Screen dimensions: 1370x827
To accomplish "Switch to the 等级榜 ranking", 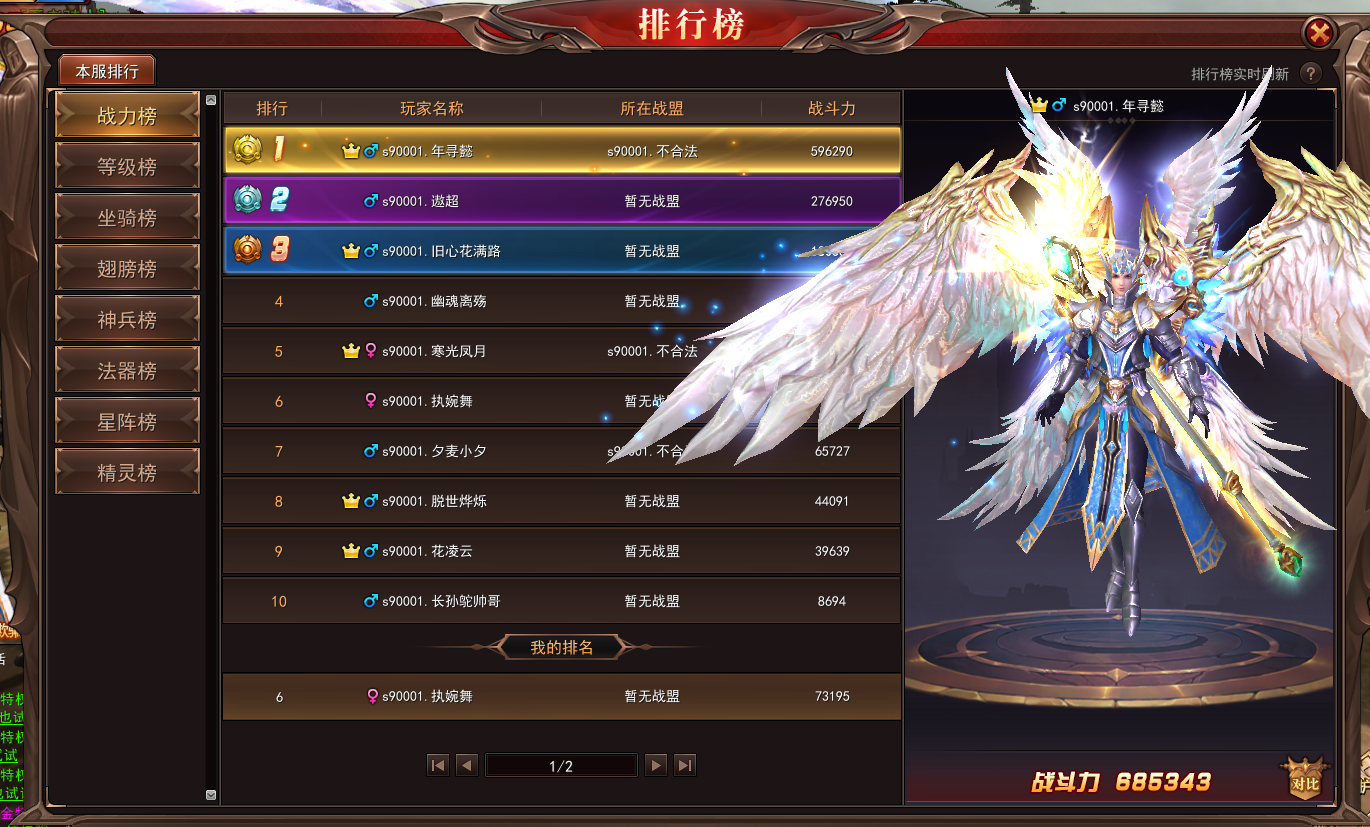I will 127,167.
